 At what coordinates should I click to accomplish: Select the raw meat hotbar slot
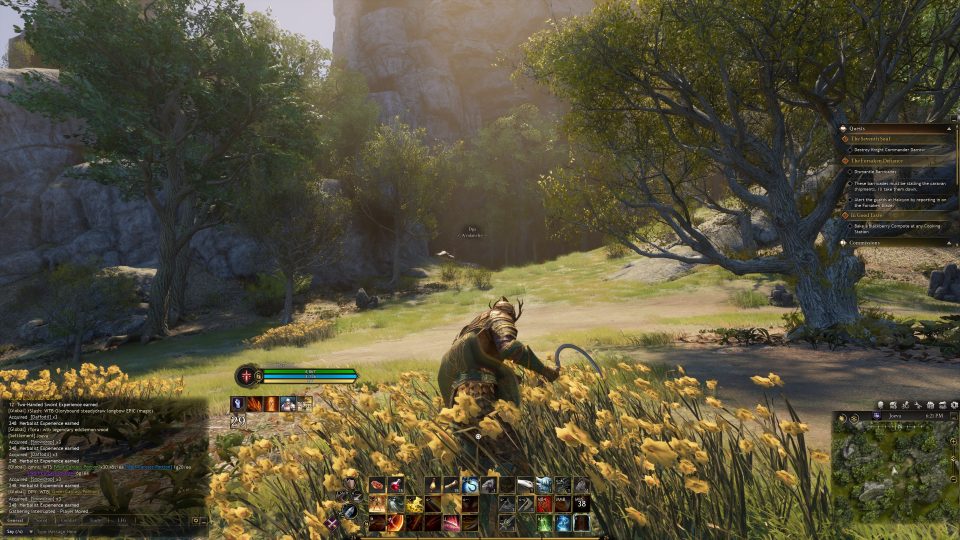378,486
